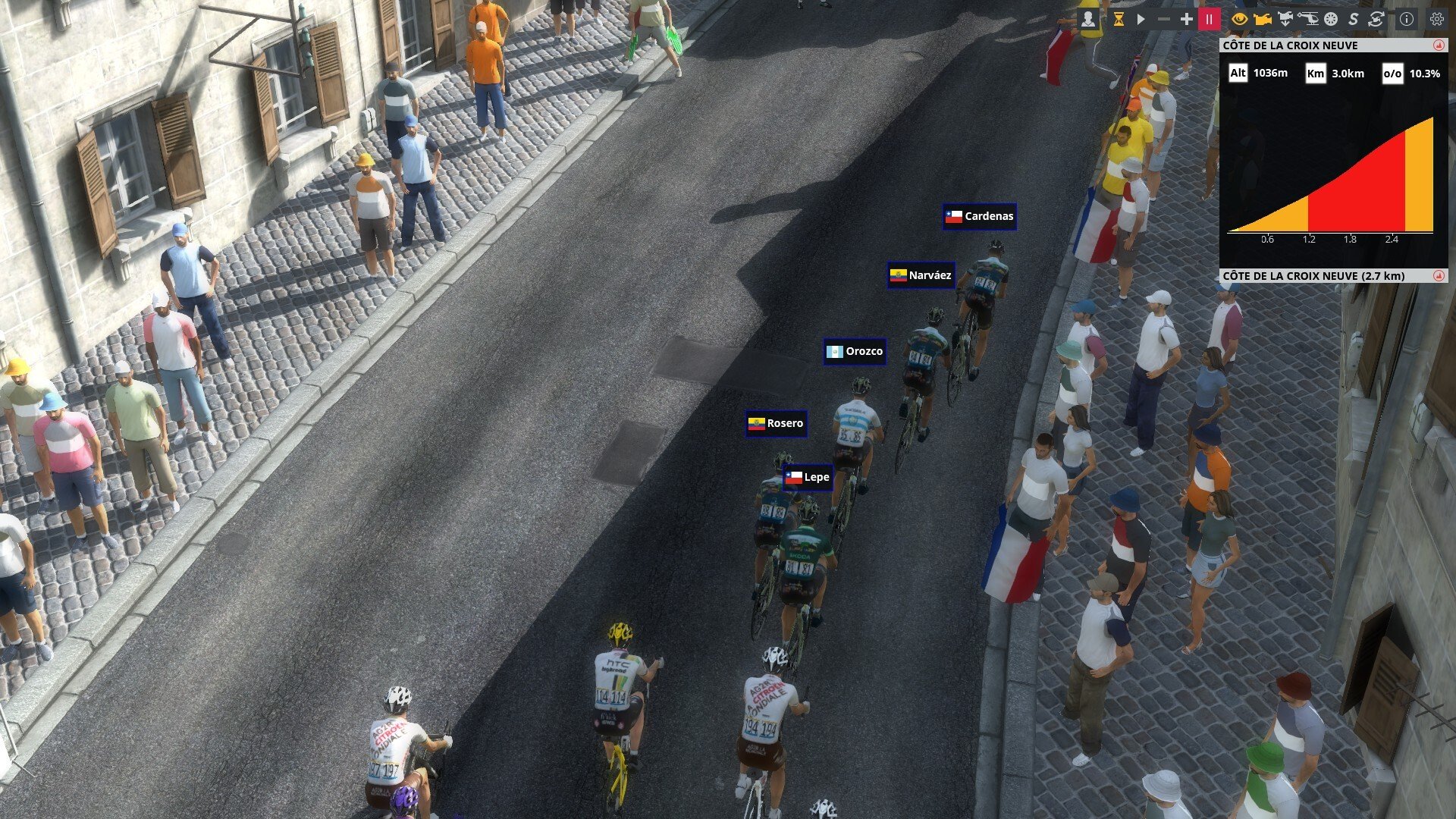
Task: Increase game speed with the plus button
Action: click(x=1186, y=20)
